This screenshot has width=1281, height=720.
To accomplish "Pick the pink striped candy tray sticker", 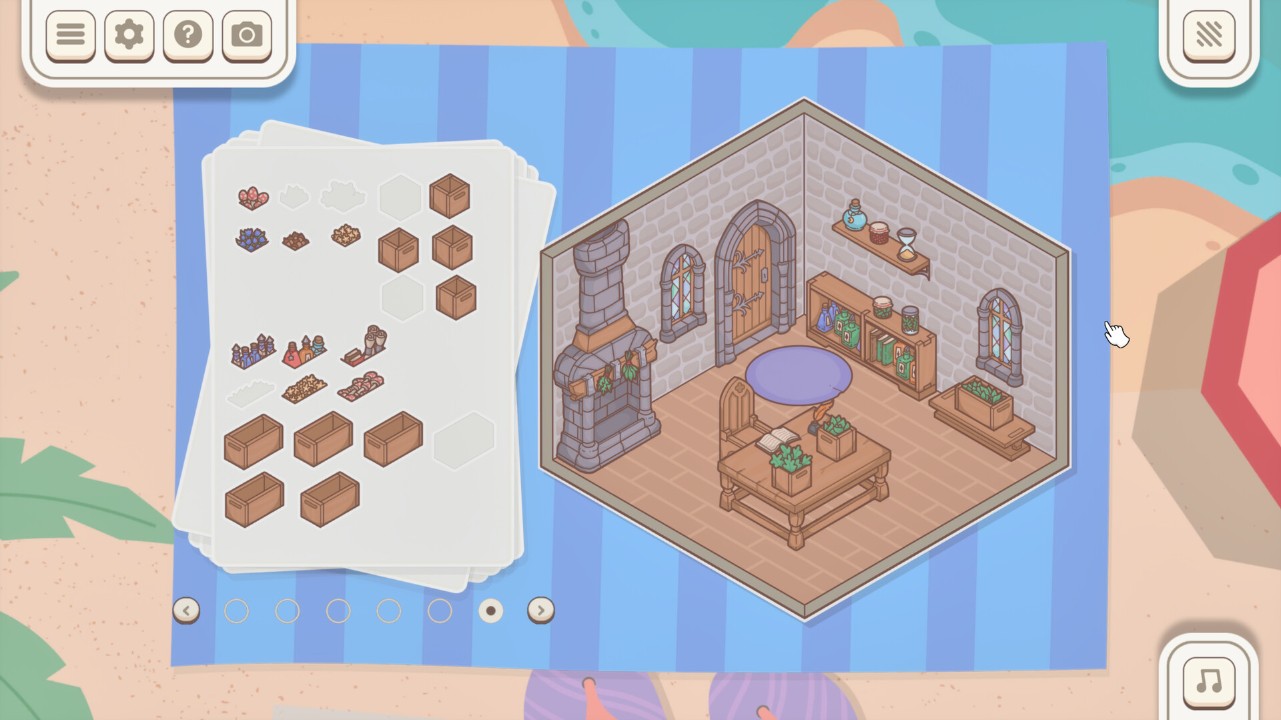I will coord(359,386).
